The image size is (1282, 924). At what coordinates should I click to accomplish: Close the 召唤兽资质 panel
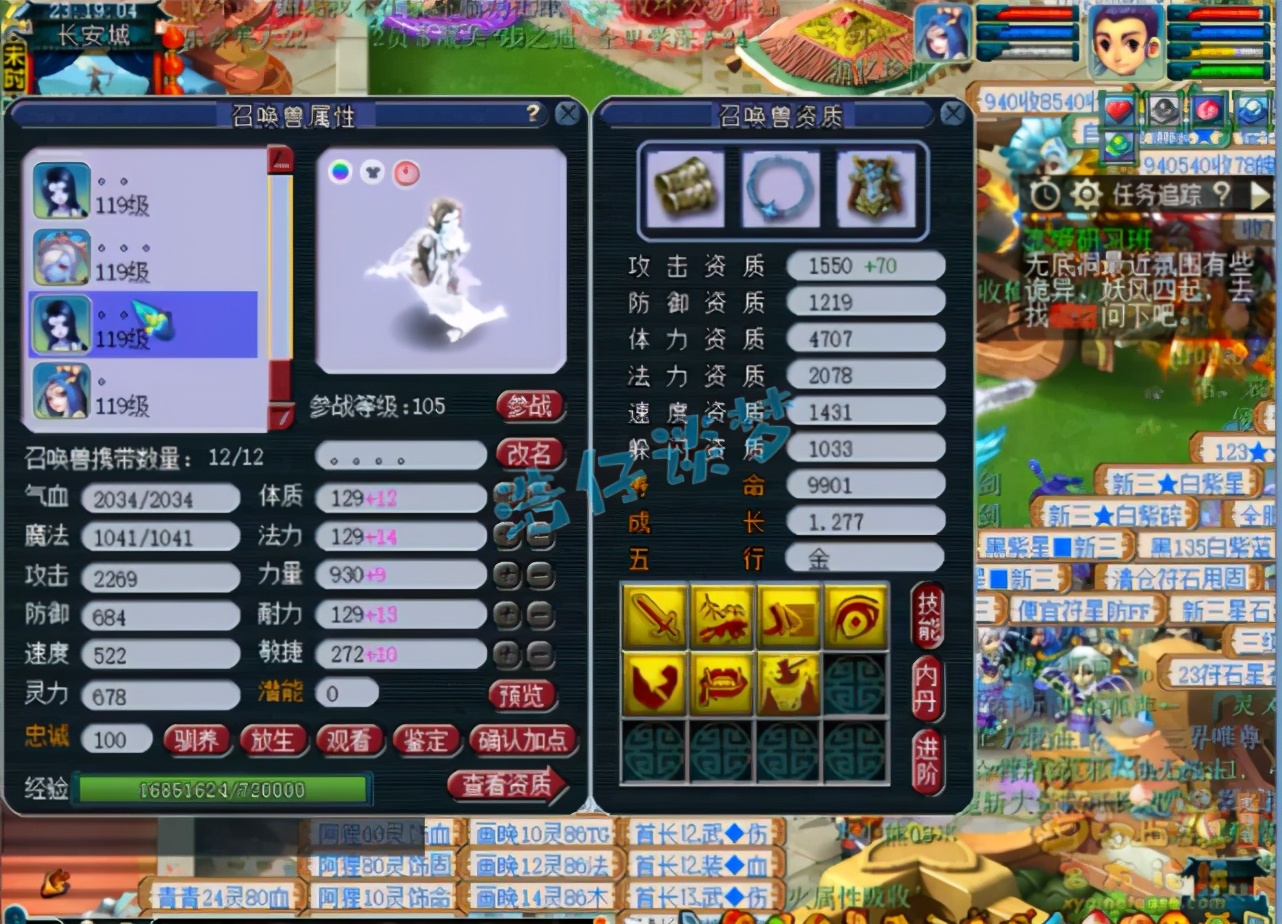pos(953,114)
